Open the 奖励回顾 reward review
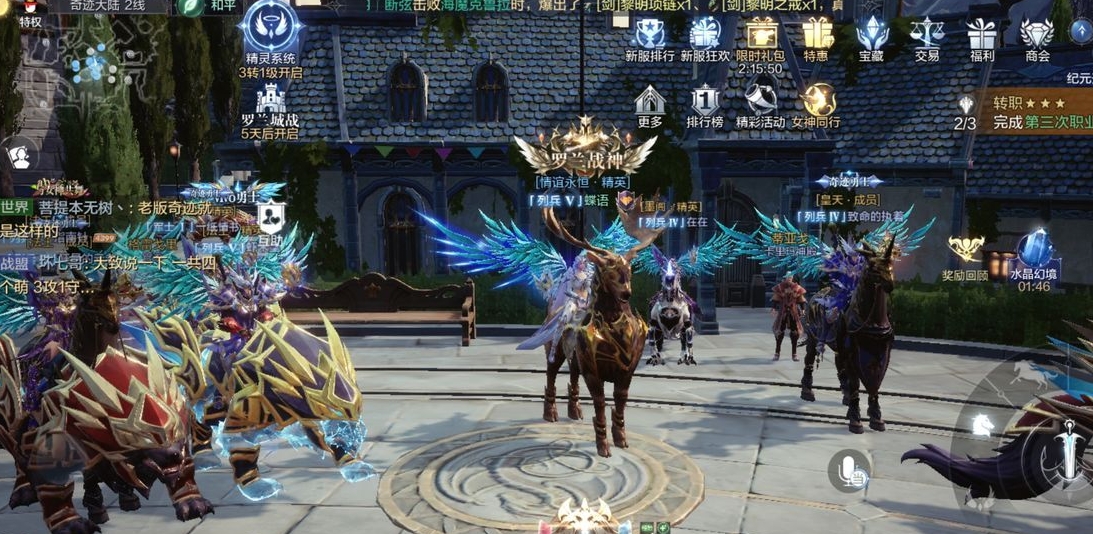The width and height of the screenshot is (1093, 534). click(965, 254)
